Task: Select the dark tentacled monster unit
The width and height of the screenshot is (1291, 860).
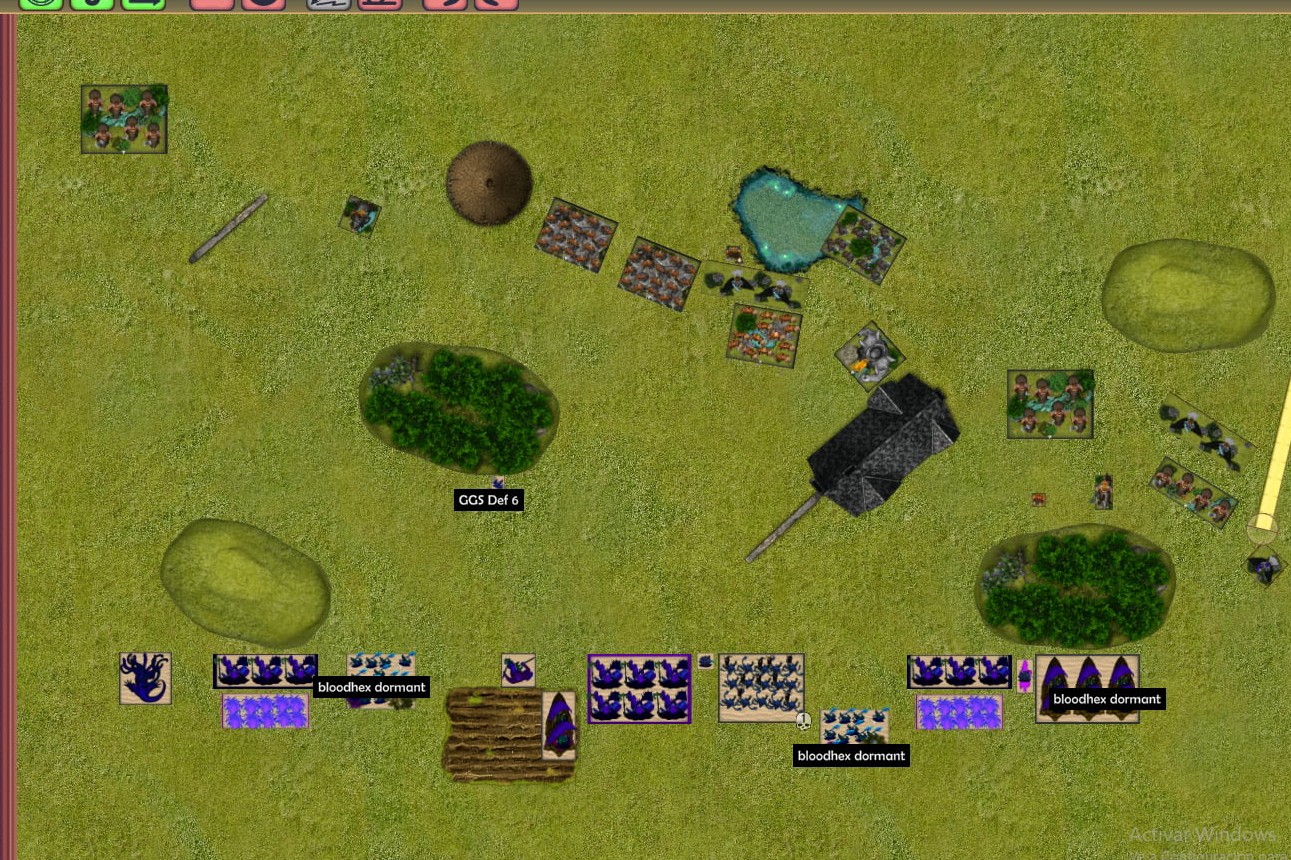Action: (145, 678)
